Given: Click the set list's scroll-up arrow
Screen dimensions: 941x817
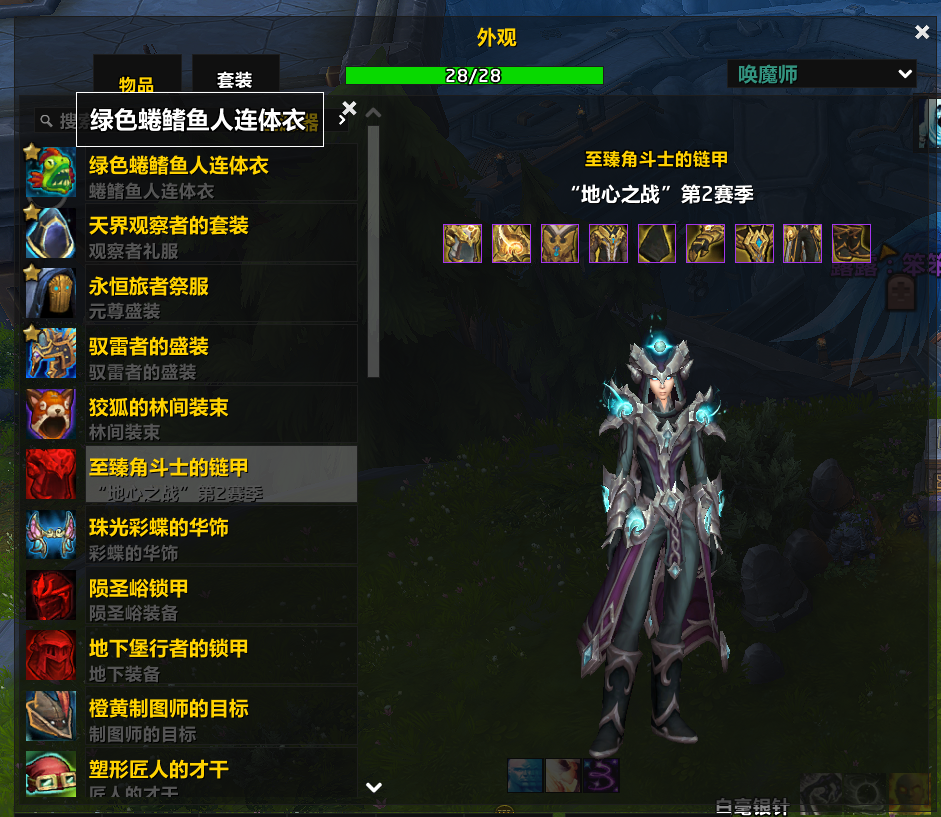Looking at the screenshot, I should [x=374, y=112].
